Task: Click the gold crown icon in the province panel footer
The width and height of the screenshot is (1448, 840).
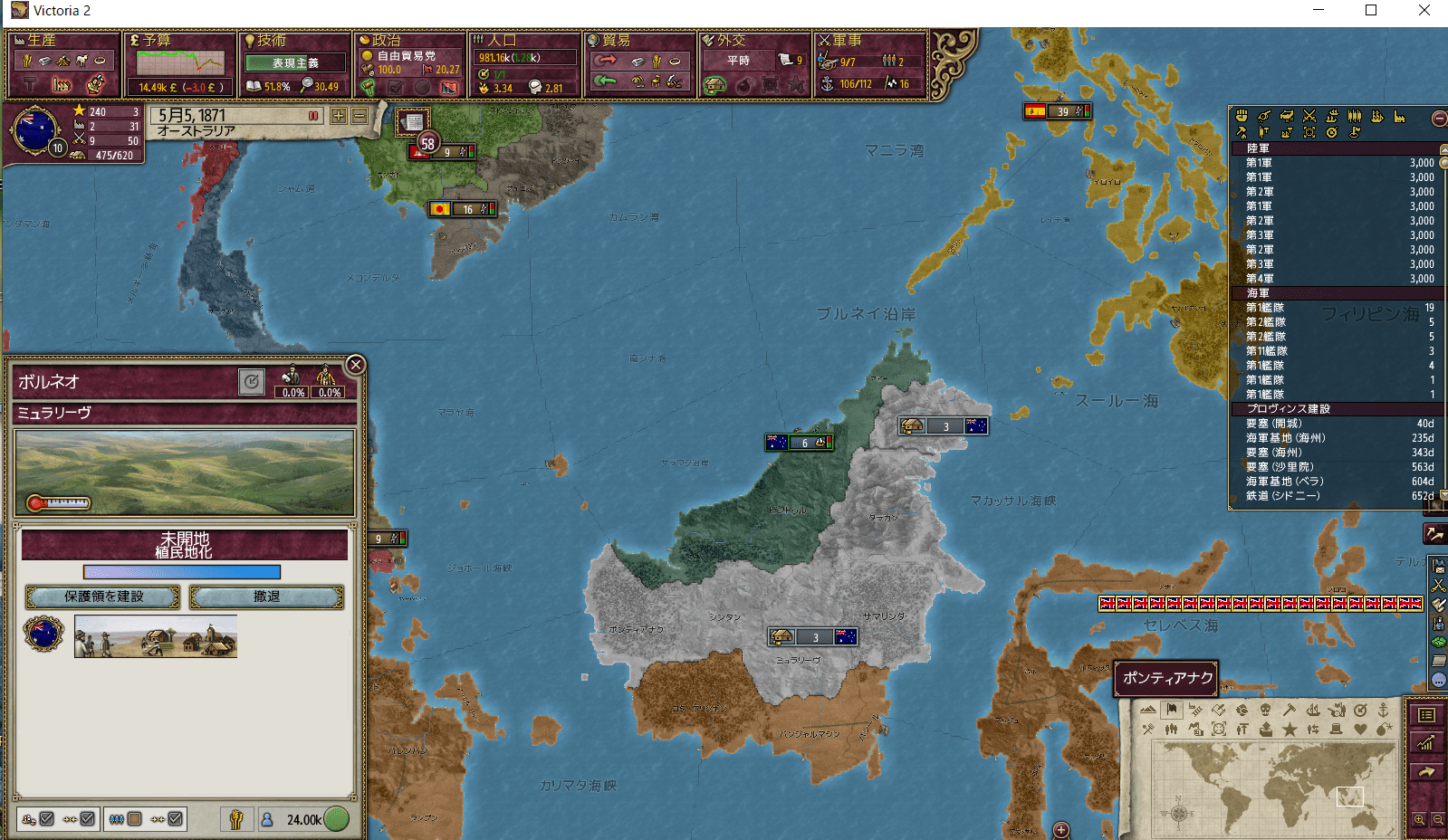Action: [x=235, y=819]
